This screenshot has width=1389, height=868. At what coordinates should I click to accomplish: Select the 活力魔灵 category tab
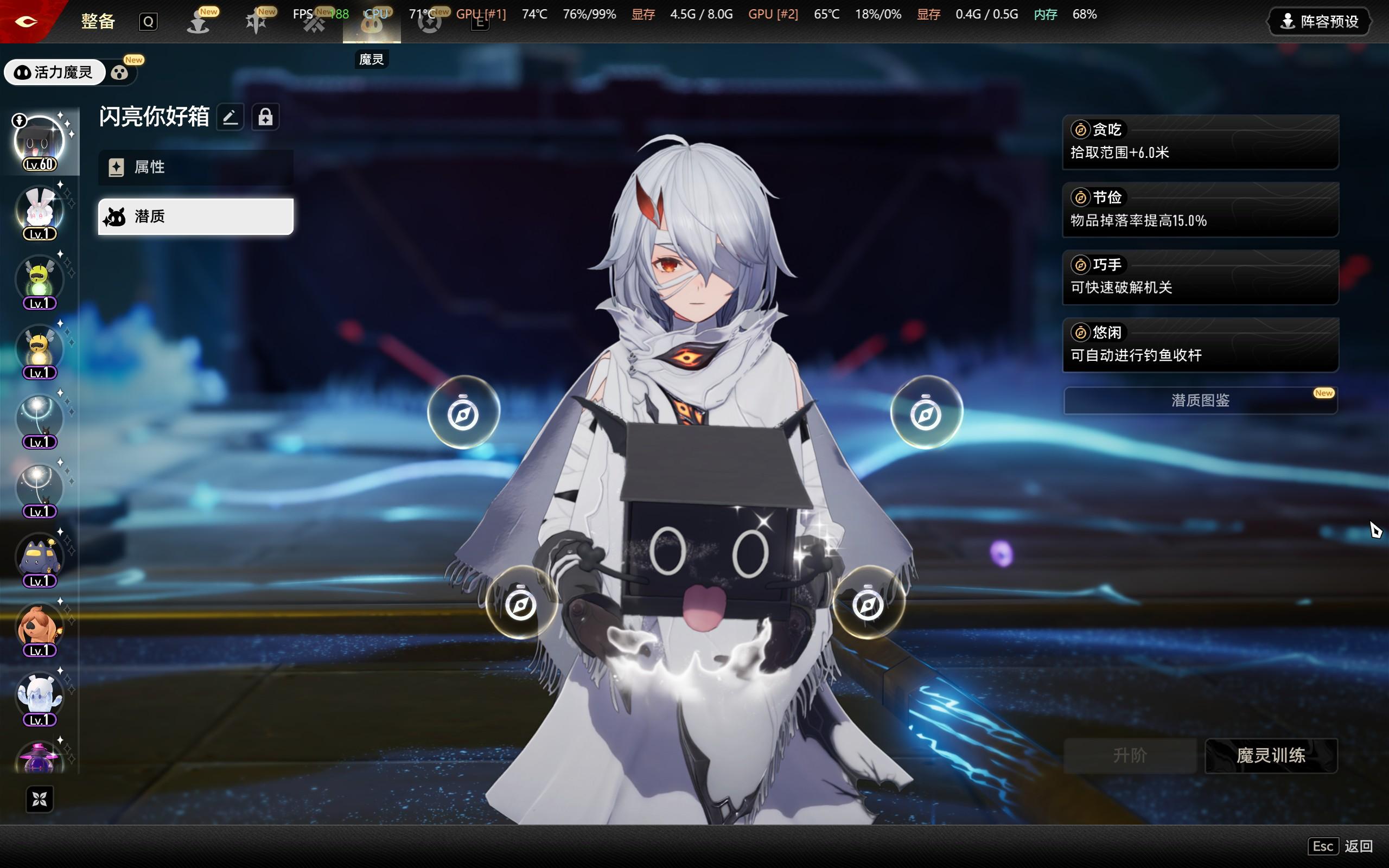pos(54,72)
